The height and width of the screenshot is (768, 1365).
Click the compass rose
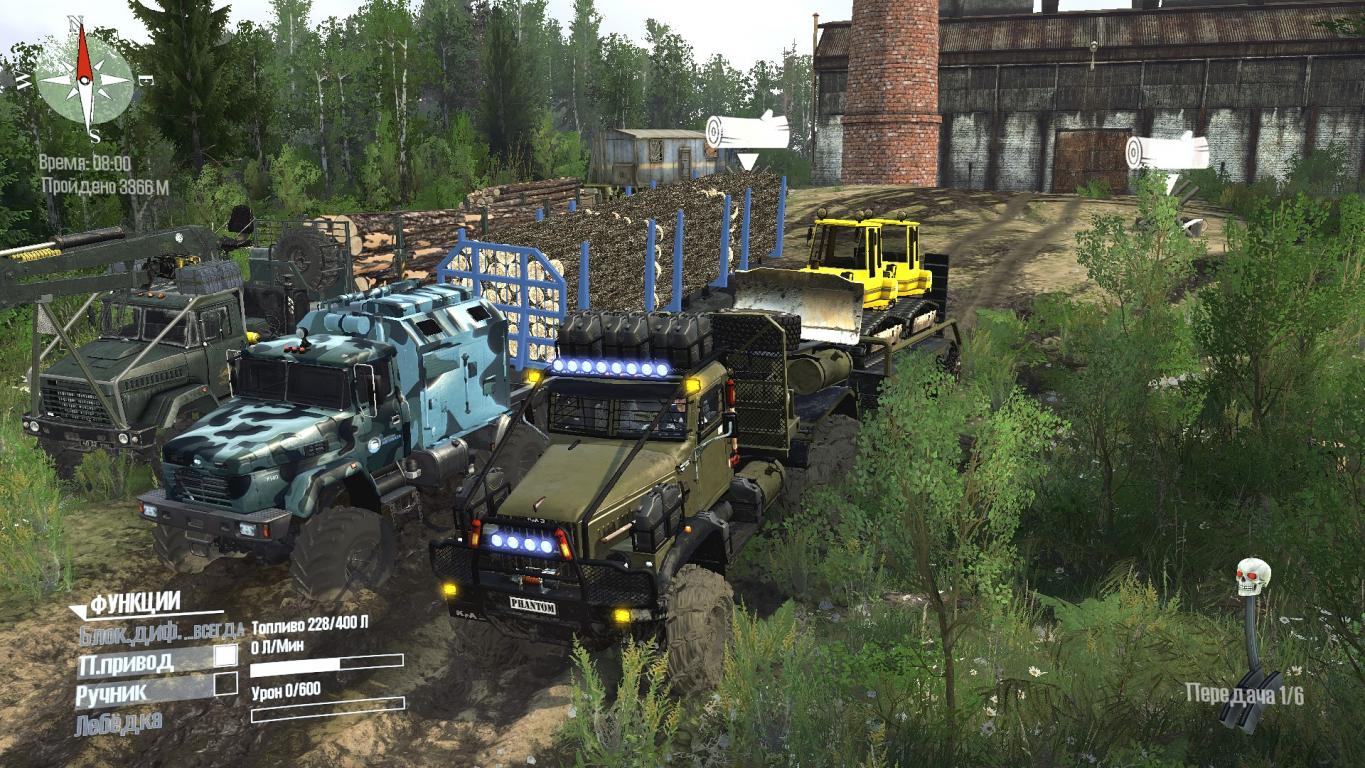point(85,78)
